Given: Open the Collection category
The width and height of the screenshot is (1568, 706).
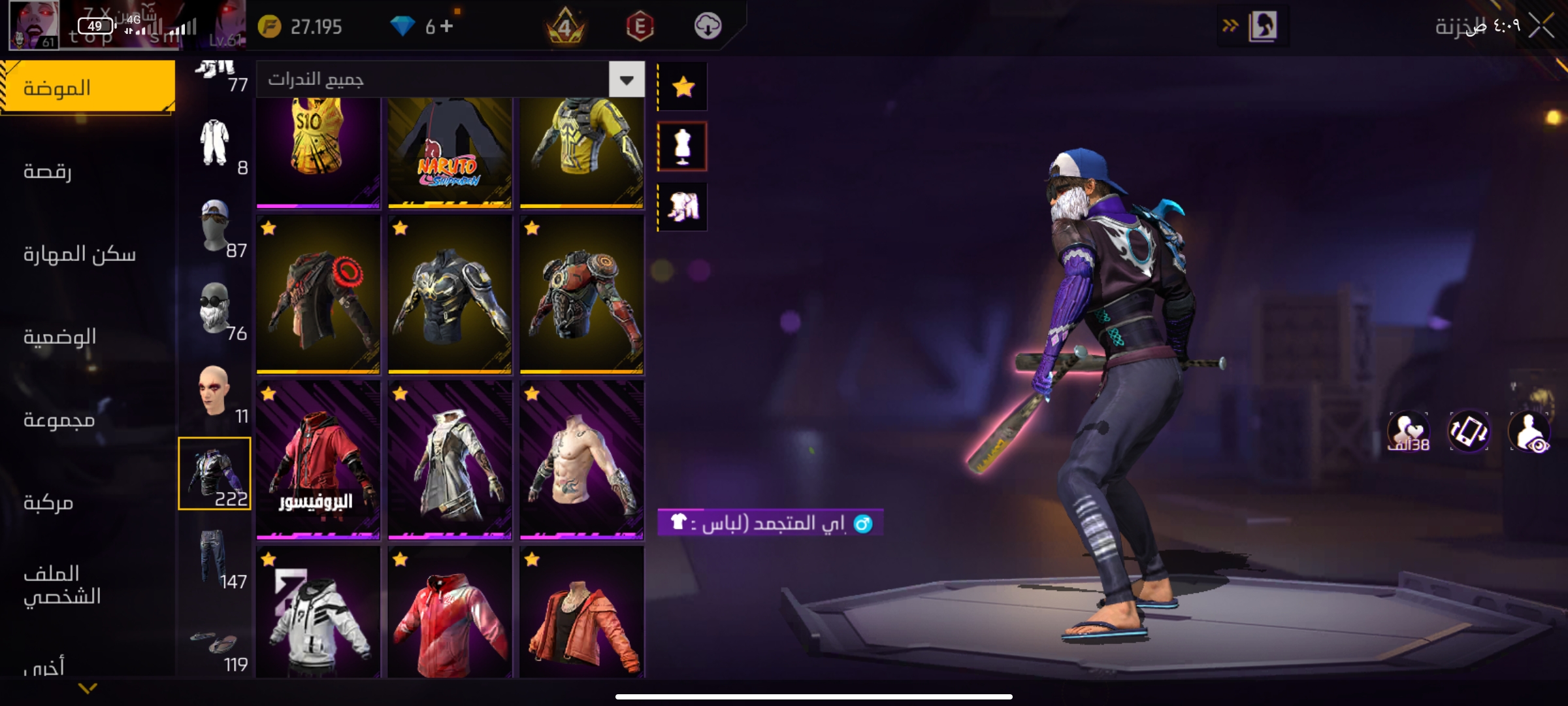Looking at the screenshot, I should click(x=59, y=420).
